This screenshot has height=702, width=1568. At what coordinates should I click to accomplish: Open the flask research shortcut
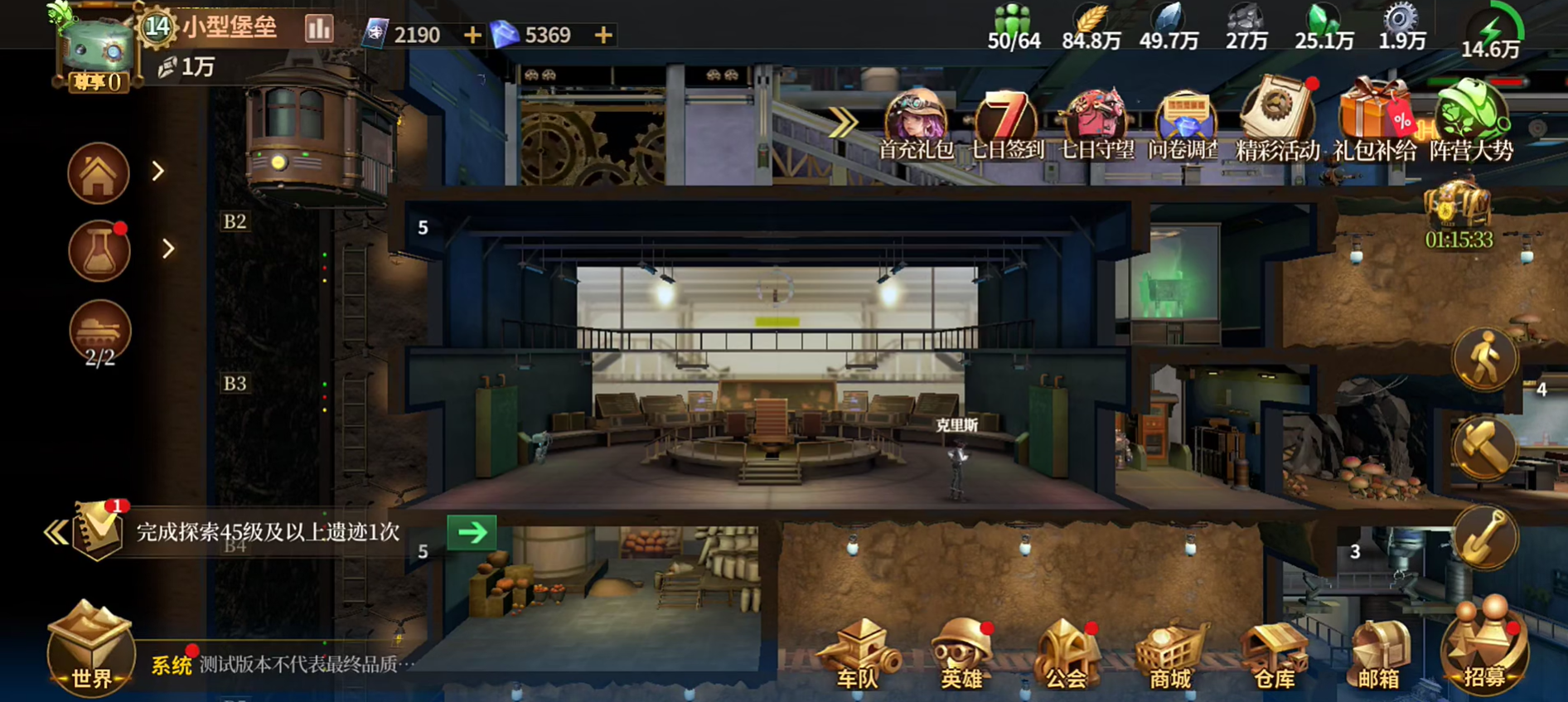pyautogui.click(x=99, y=251)
